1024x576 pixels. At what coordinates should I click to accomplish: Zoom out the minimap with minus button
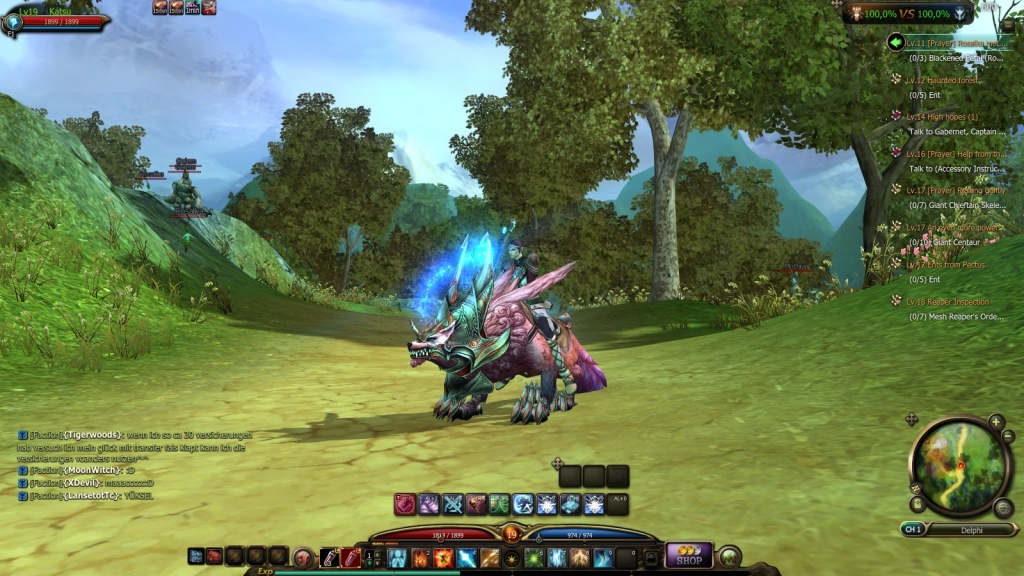coord(1007,436)
